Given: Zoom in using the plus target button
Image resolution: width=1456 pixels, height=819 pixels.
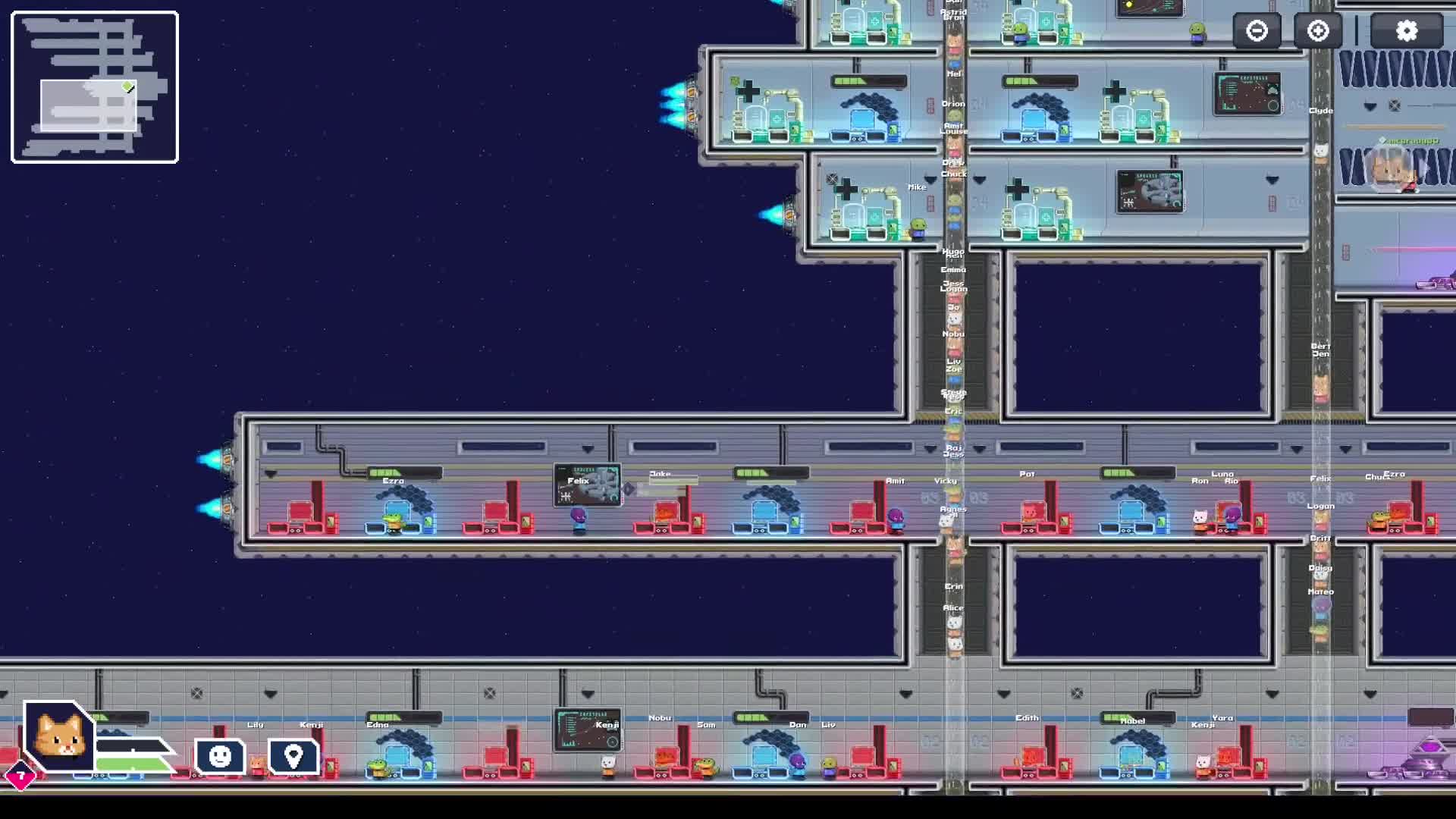Looking at the screenshot, I should pos(1317,31).
